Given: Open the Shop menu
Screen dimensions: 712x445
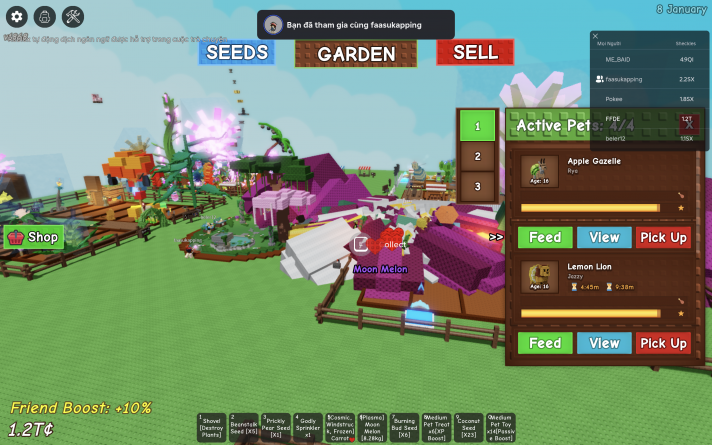Looking at the screenshot, I should (34, 237).
